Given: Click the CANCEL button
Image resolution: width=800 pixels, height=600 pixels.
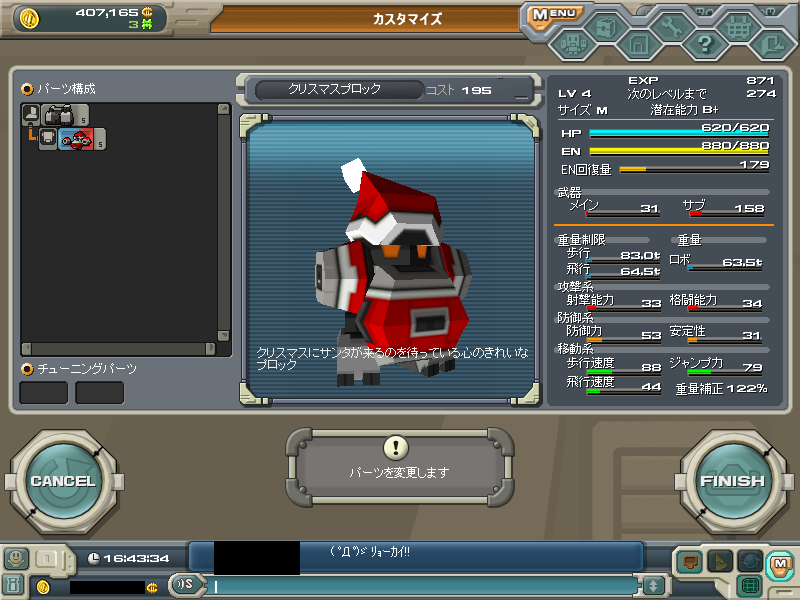Looking at the screenshot, I should tap(62, 481).
